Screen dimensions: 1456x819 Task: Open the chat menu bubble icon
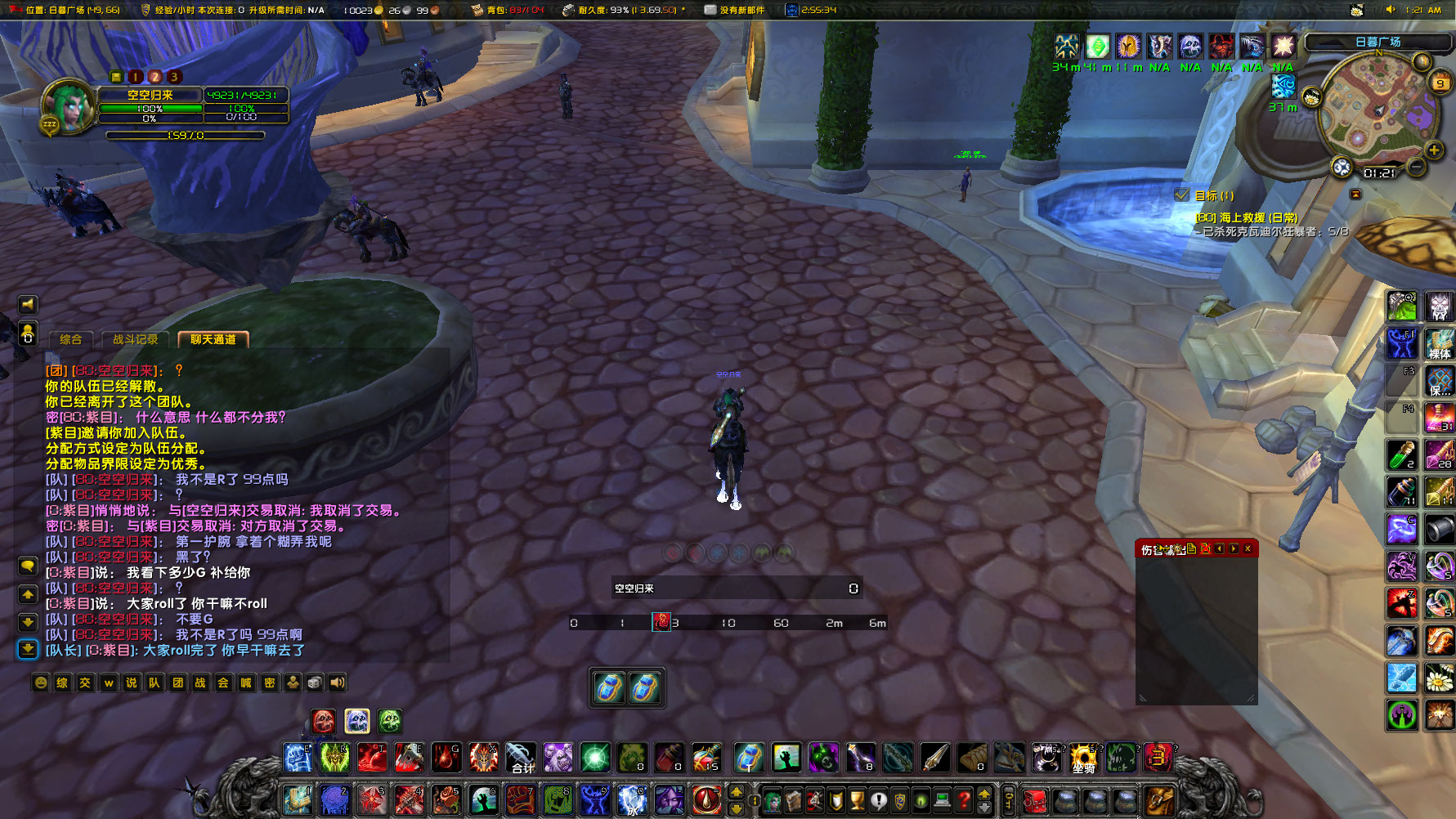tap(29, 566)
